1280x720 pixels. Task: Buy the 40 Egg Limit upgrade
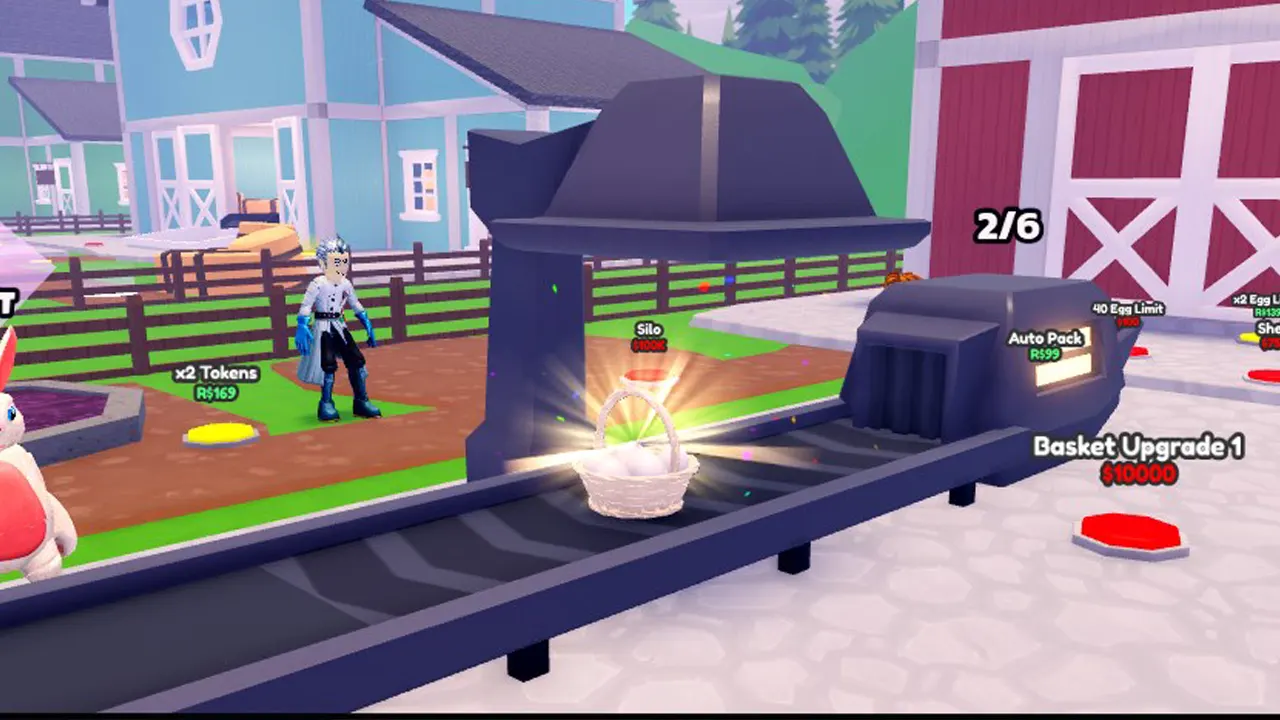(1128, 307)
